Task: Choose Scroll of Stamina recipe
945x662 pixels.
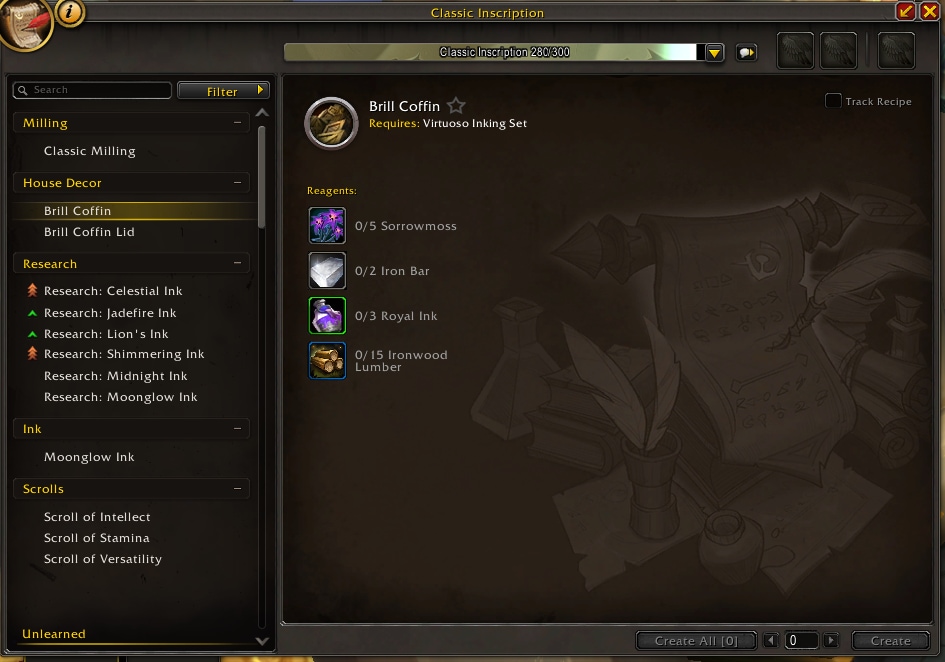Action: [96, 538]
